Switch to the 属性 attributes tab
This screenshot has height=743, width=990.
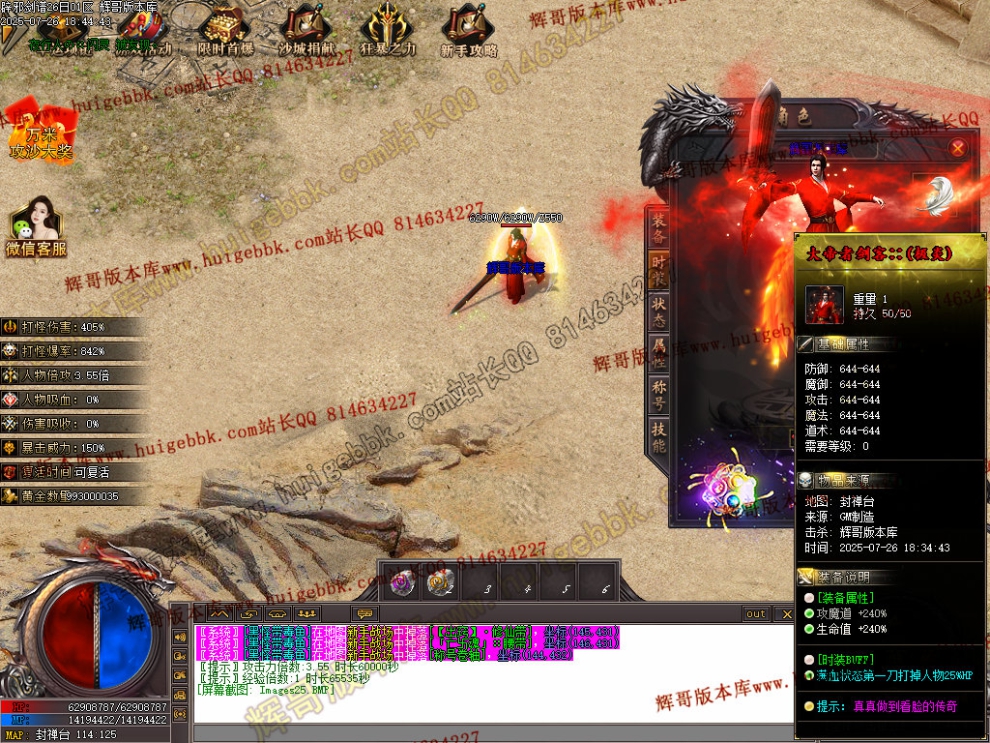point(659,352)
